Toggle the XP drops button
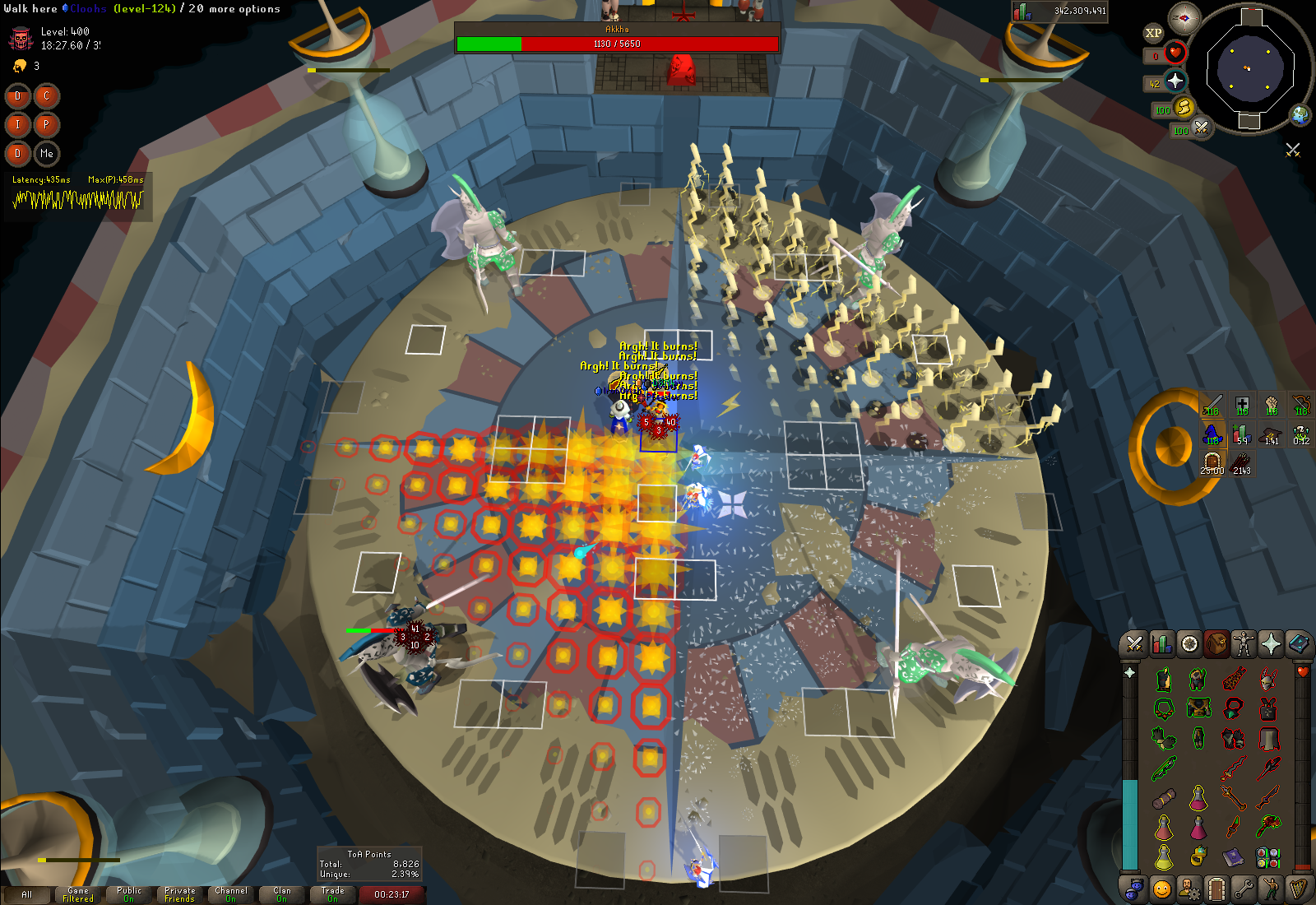Viewport: 1316px width, 905px height. 1153,33
